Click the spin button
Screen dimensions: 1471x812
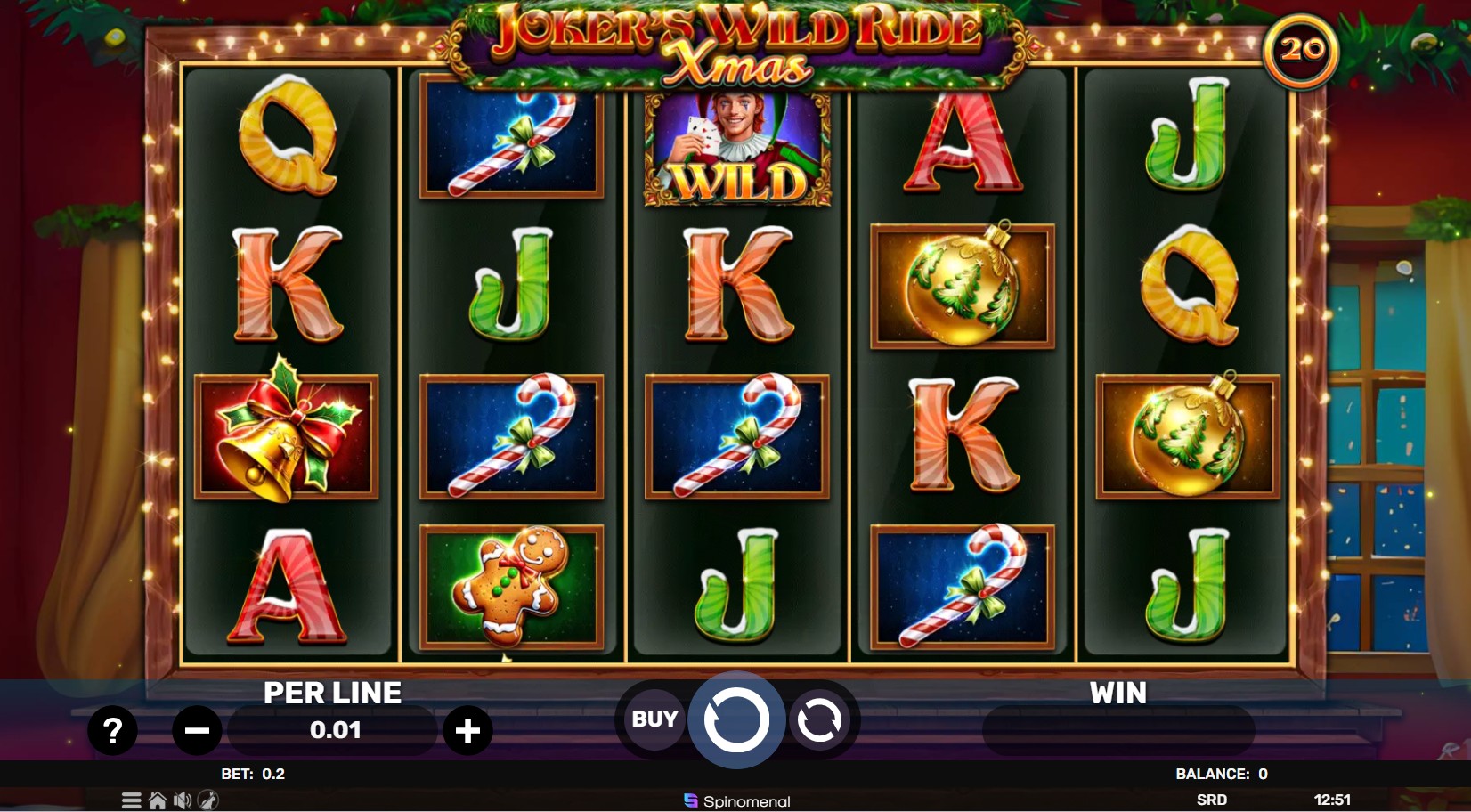[736, 719]
